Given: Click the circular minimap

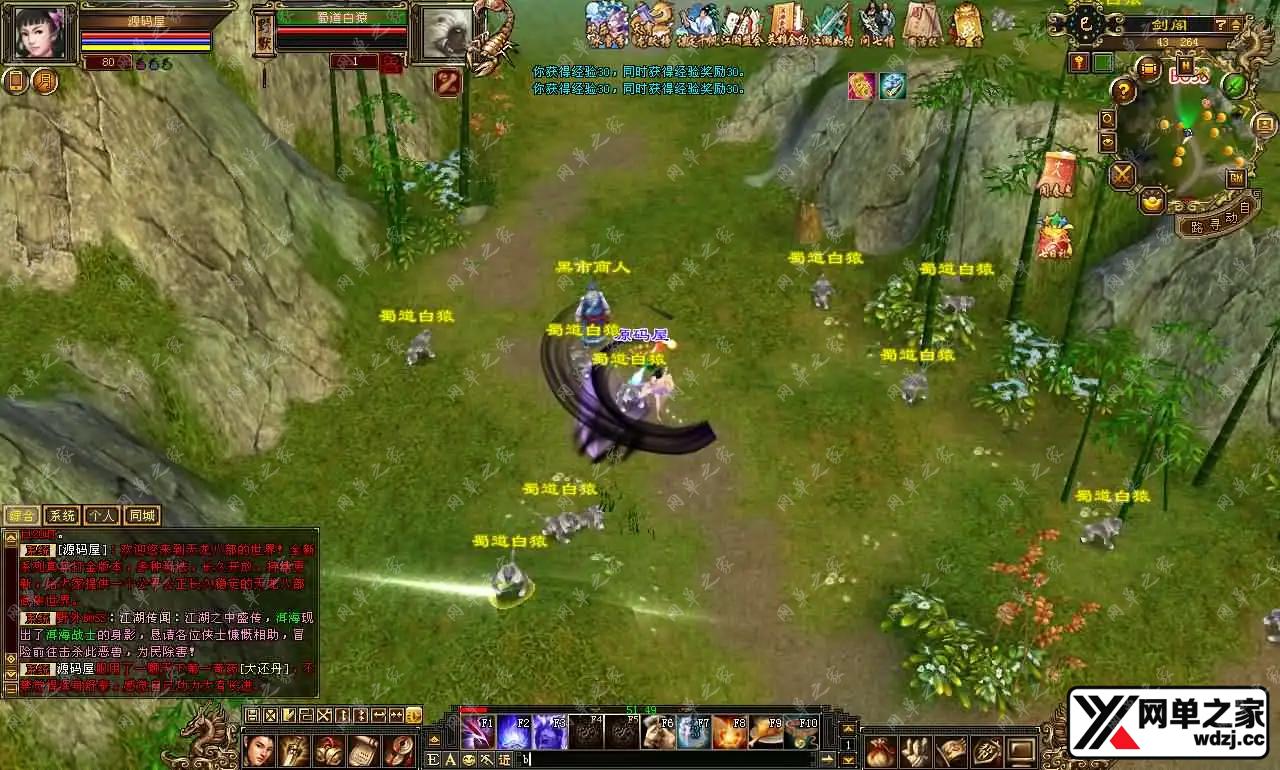Looking at the screenshot, I should click(x=1190, y=140).
